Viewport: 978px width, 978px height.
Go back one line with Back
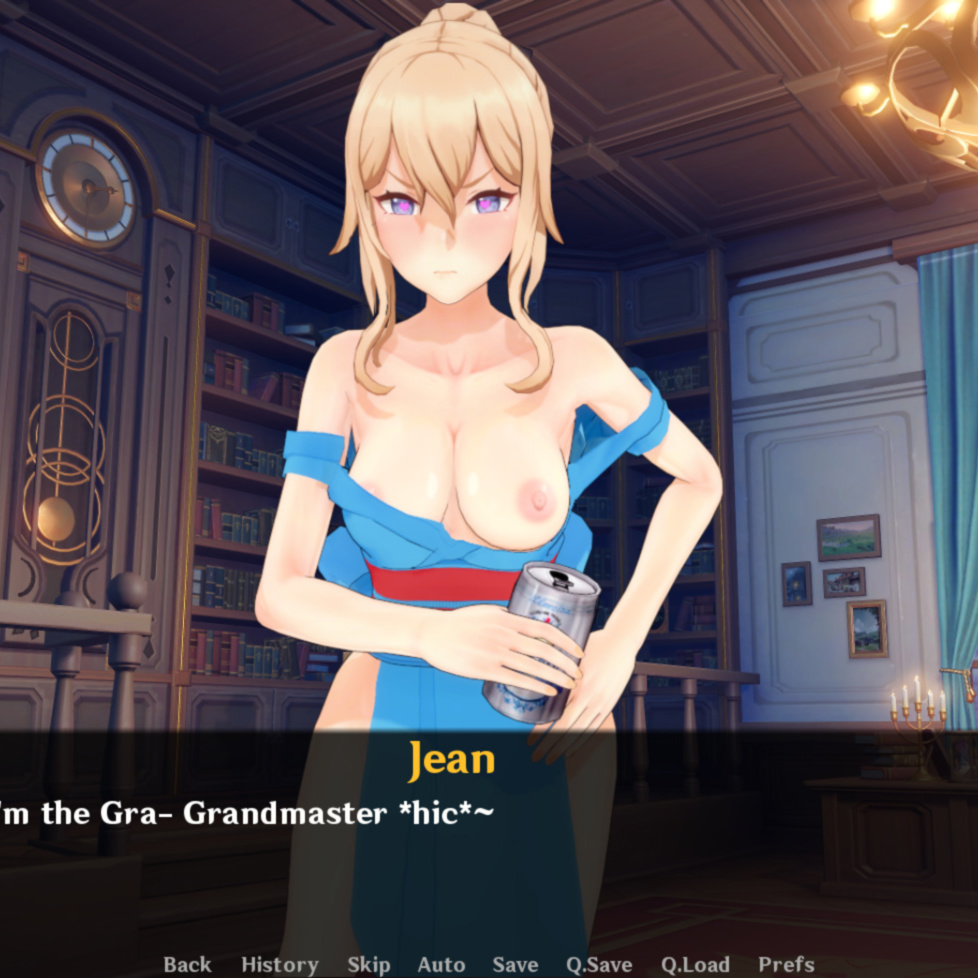pos(187,964)
